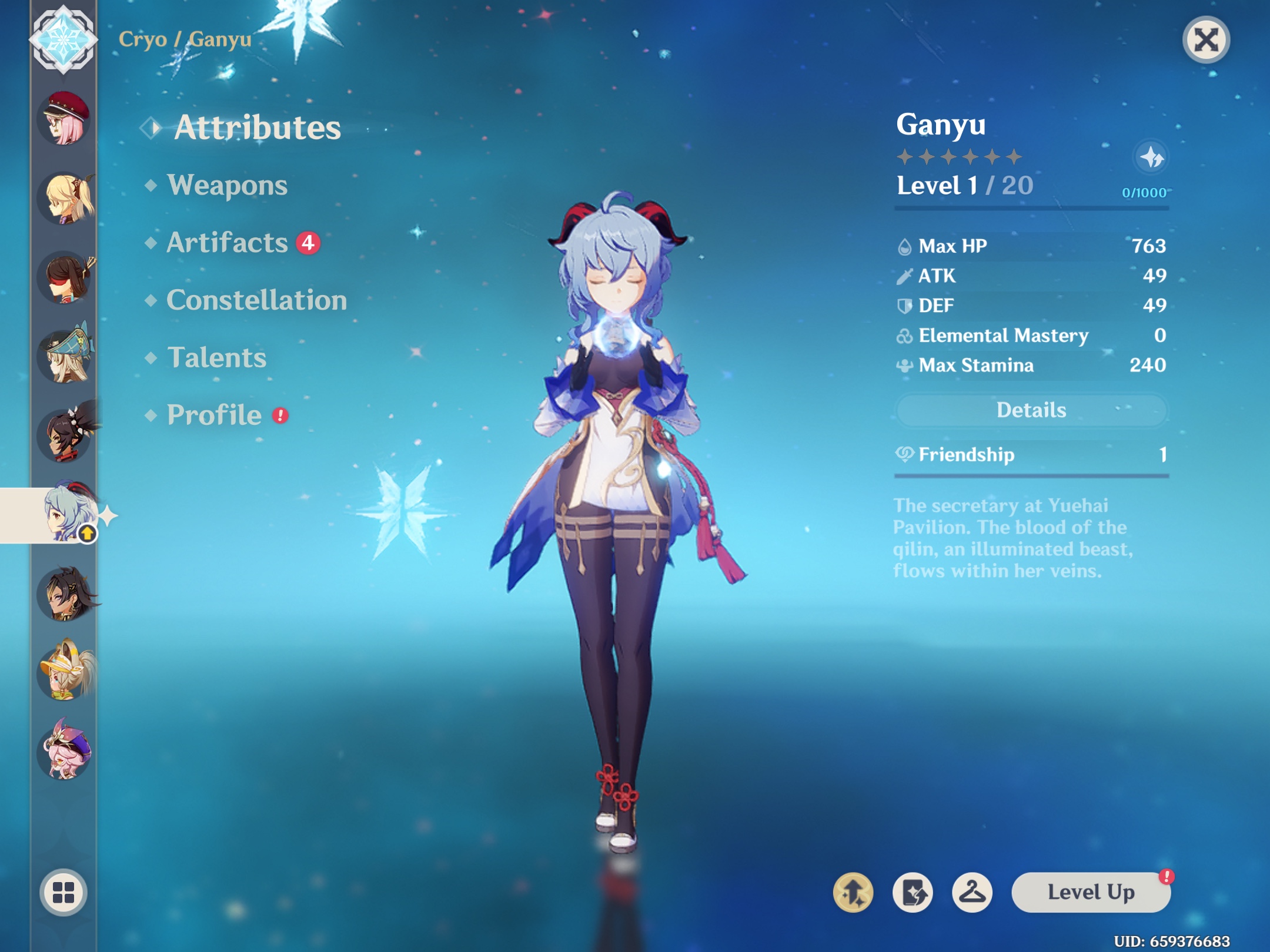The image size is (1270, 952).
Task: Open the Weapons section
Action: 227,186
